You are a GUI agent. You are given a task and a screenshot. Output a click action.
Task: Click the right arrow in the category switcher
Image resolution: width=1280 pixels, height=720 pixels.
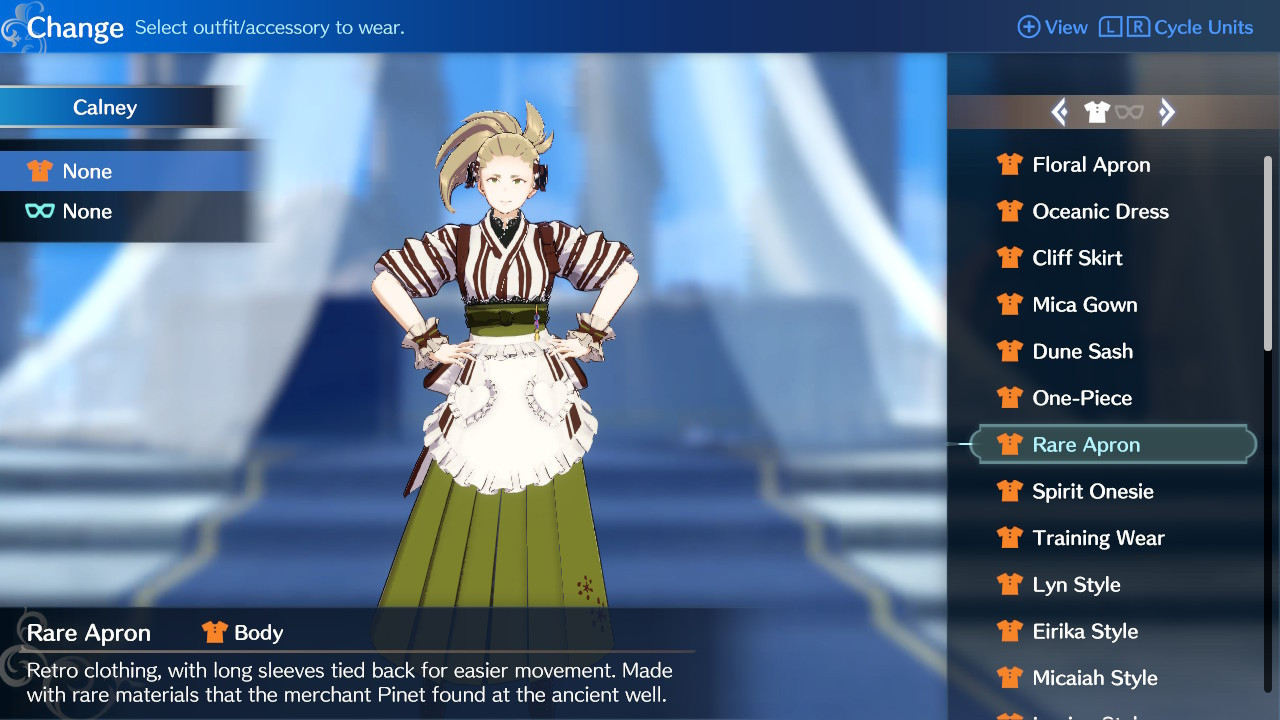click(x=1167, y=111)
